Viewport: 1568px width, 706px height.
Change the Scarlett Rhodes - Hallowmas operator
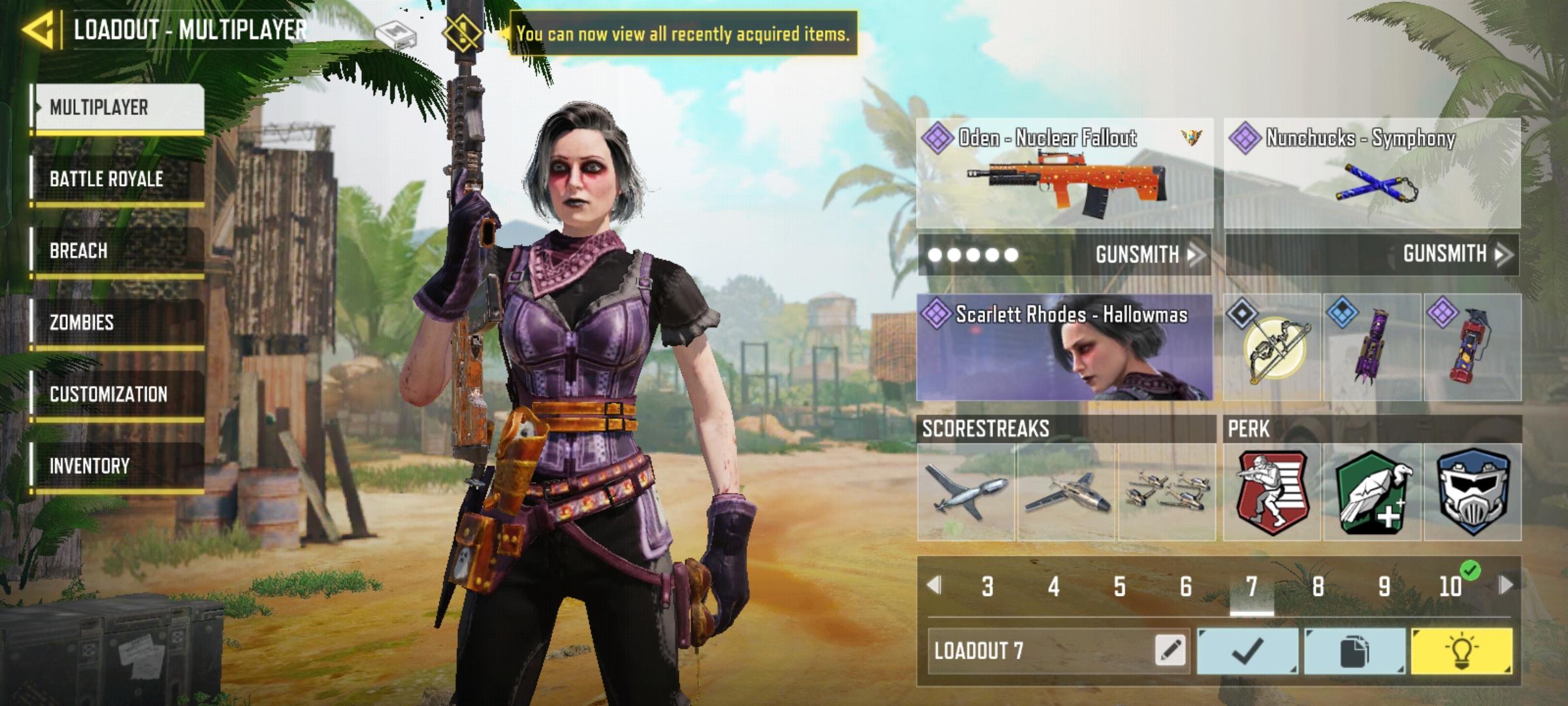coord(1065,348)
